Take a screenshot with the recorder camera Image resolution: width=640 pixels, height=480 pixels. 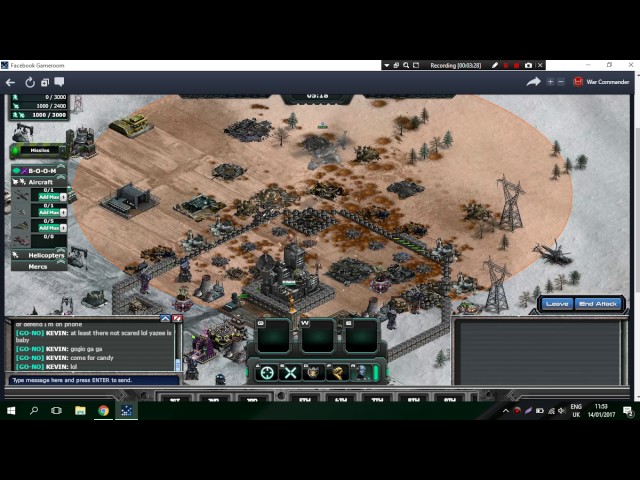point(528,65)
